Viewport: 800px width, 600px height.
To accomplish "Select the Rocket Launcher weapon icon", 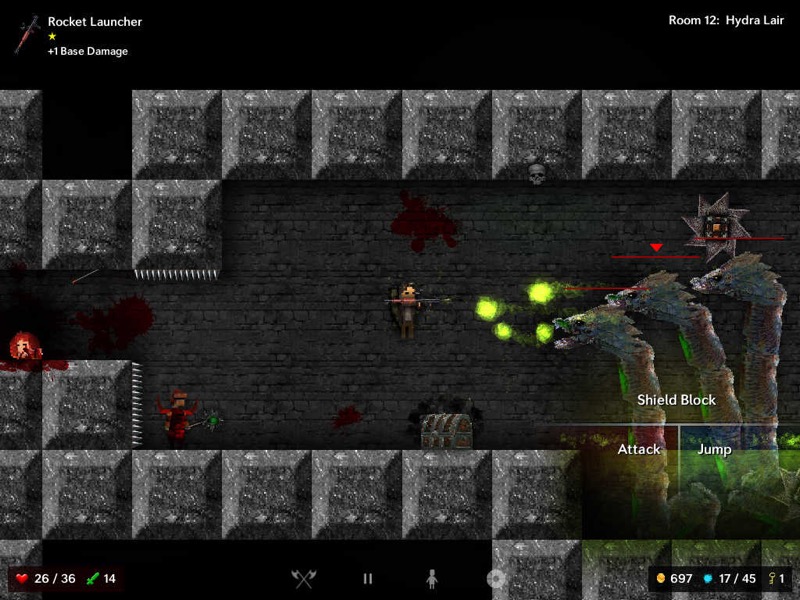I will (27, 34).
